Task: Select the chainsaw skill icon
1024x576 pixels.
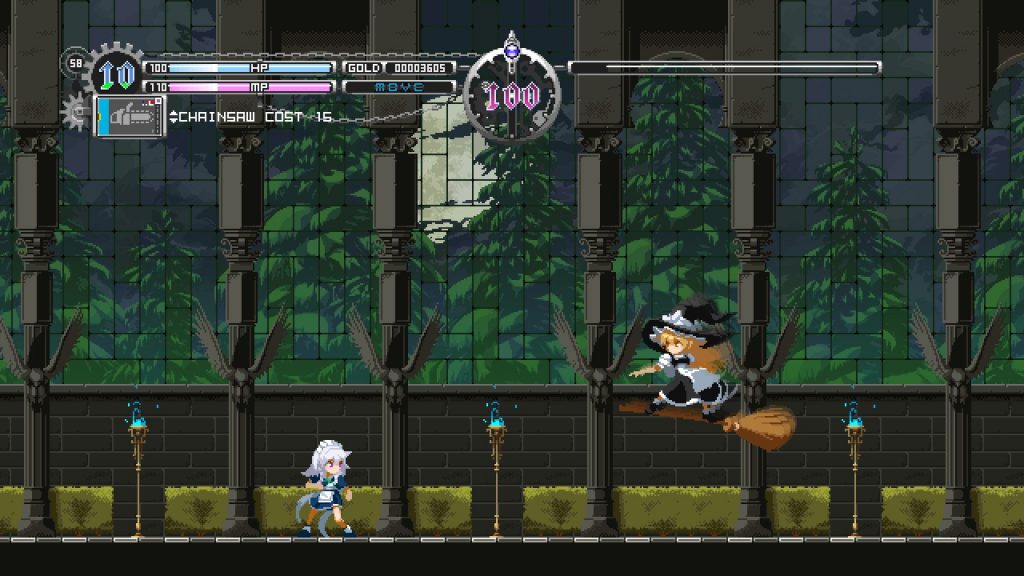Action: 131,116
